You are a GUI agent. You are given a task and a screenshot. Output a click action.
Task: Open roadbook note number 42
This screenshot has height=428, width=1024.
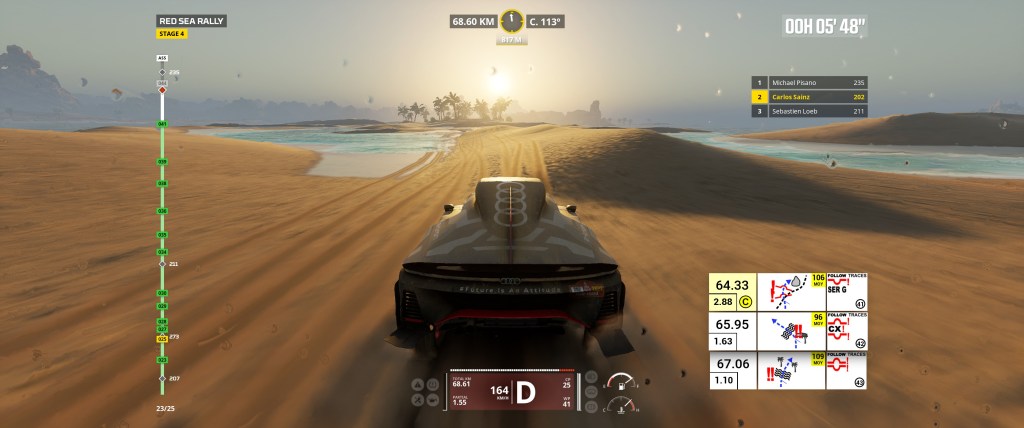(x=860, y=343)
